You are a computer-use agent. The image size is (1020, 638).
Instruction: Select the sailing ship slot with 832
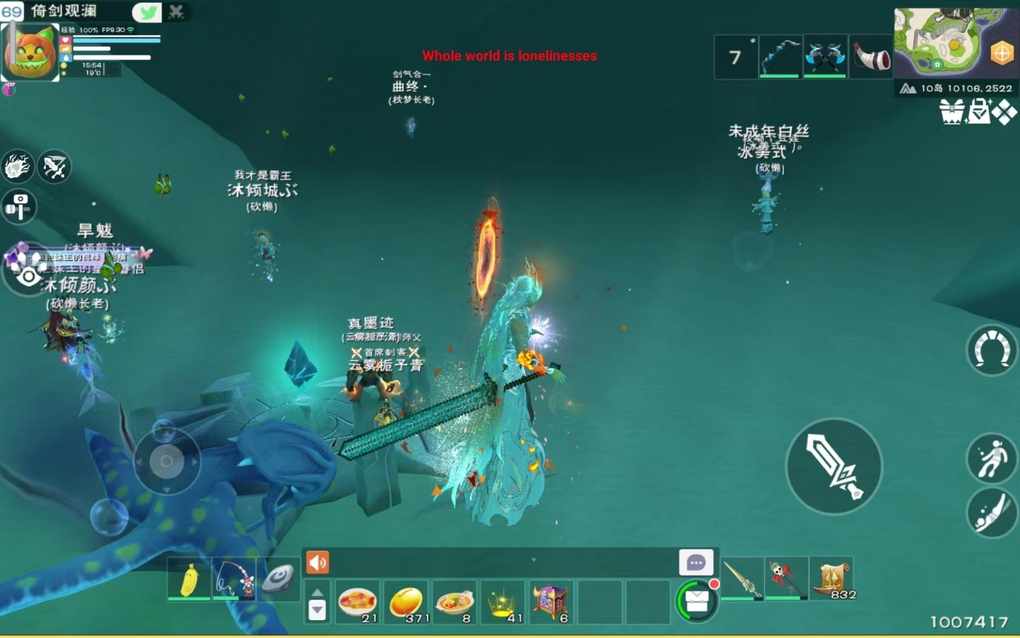coord(831,579)
